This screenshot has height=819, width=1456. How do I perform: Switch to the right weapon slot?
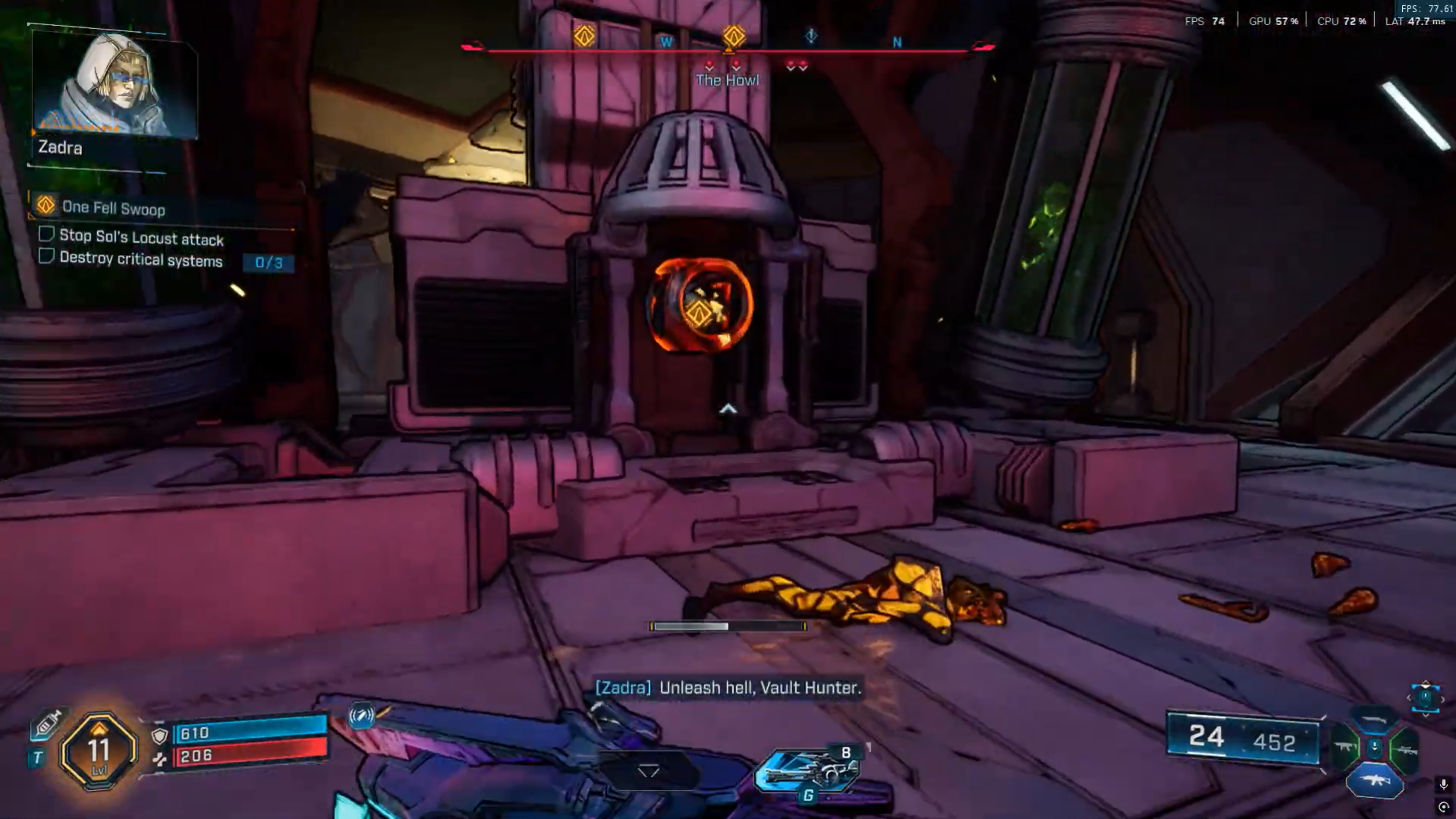[x=1405, y=750]
